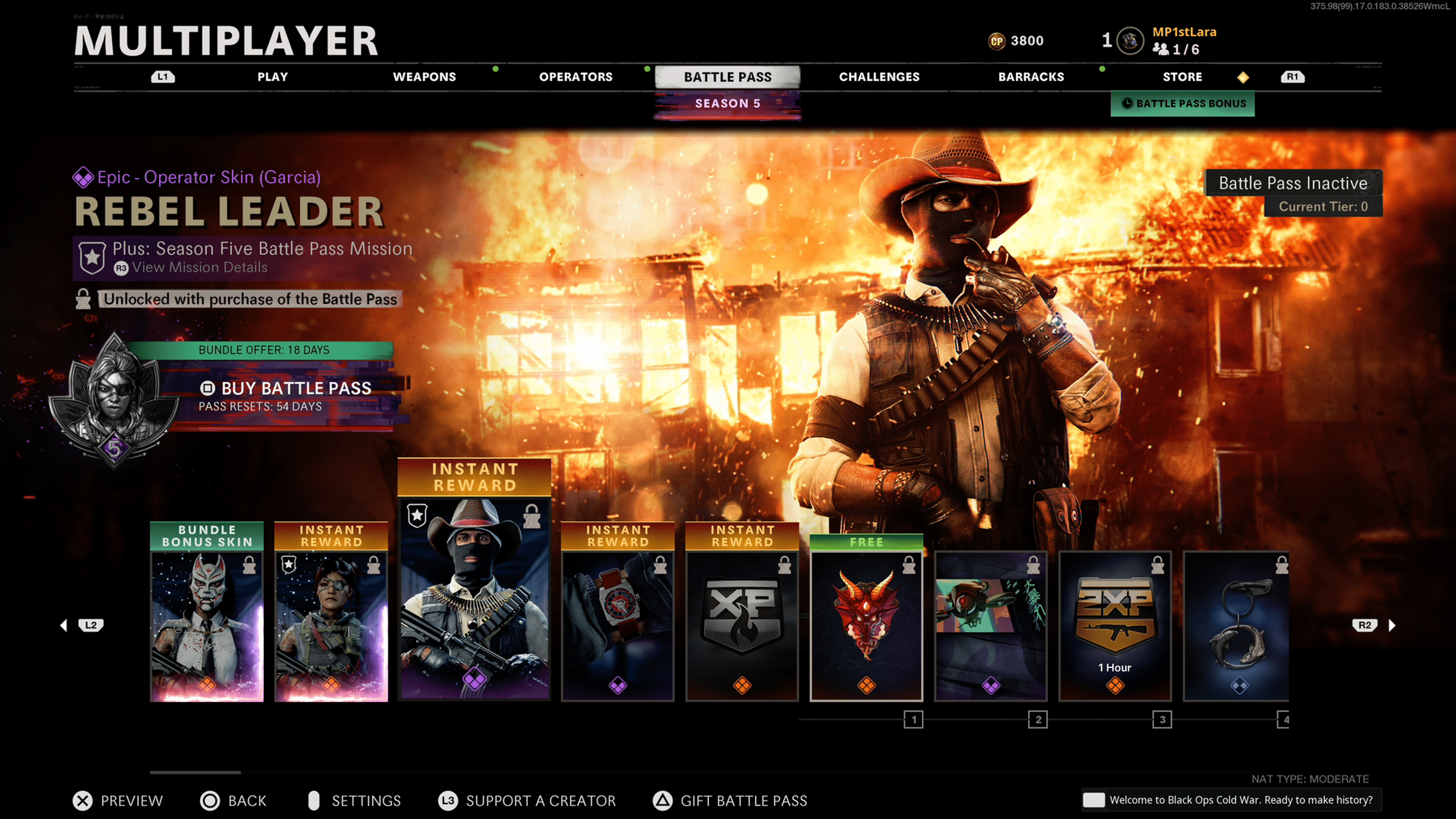Select the Challenges tab
1456x819 pixels.
879,77
